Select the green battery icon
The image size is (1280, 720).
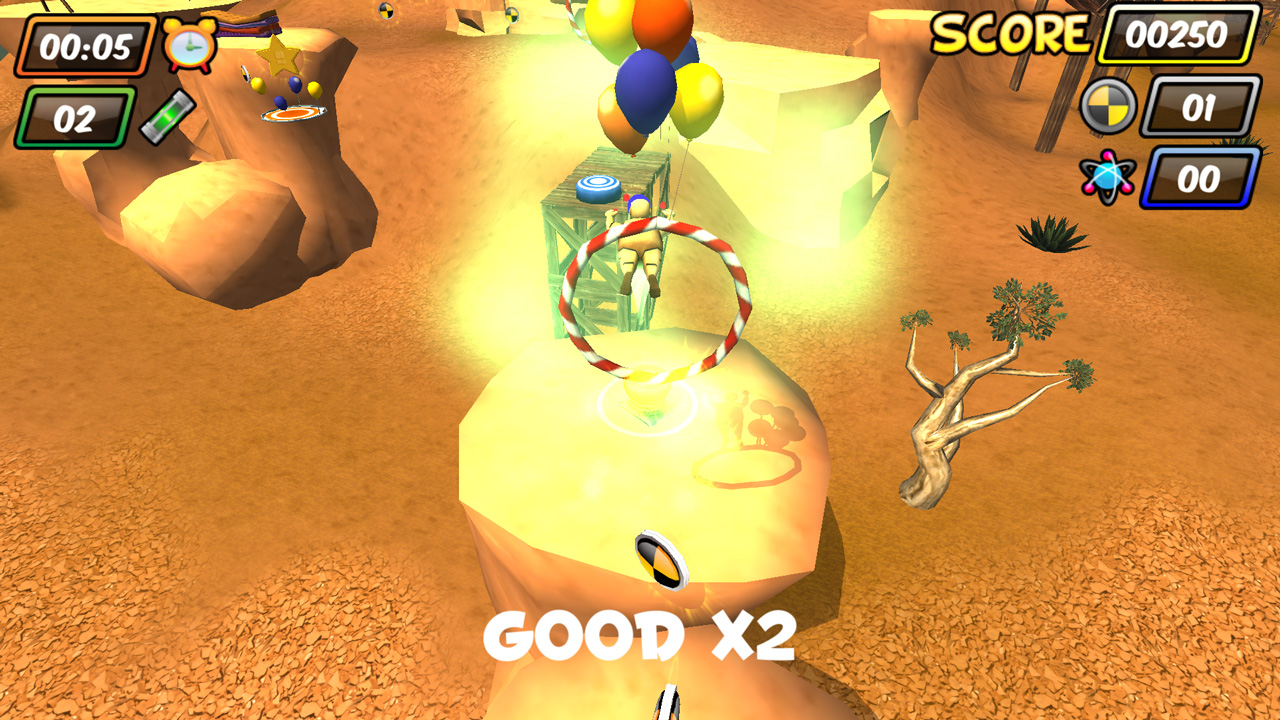pyautogui.click(x=169, y=115)
